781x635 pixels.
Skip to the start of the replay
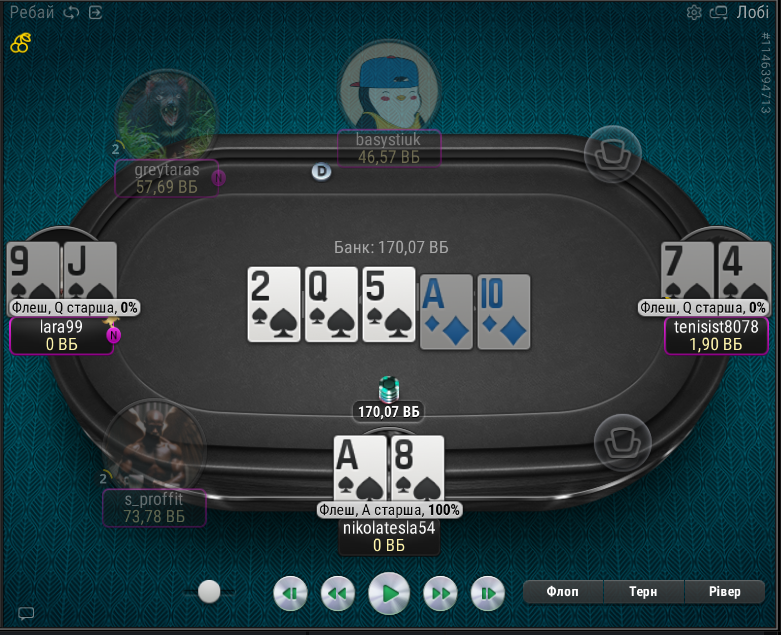(x=290, y=593)
